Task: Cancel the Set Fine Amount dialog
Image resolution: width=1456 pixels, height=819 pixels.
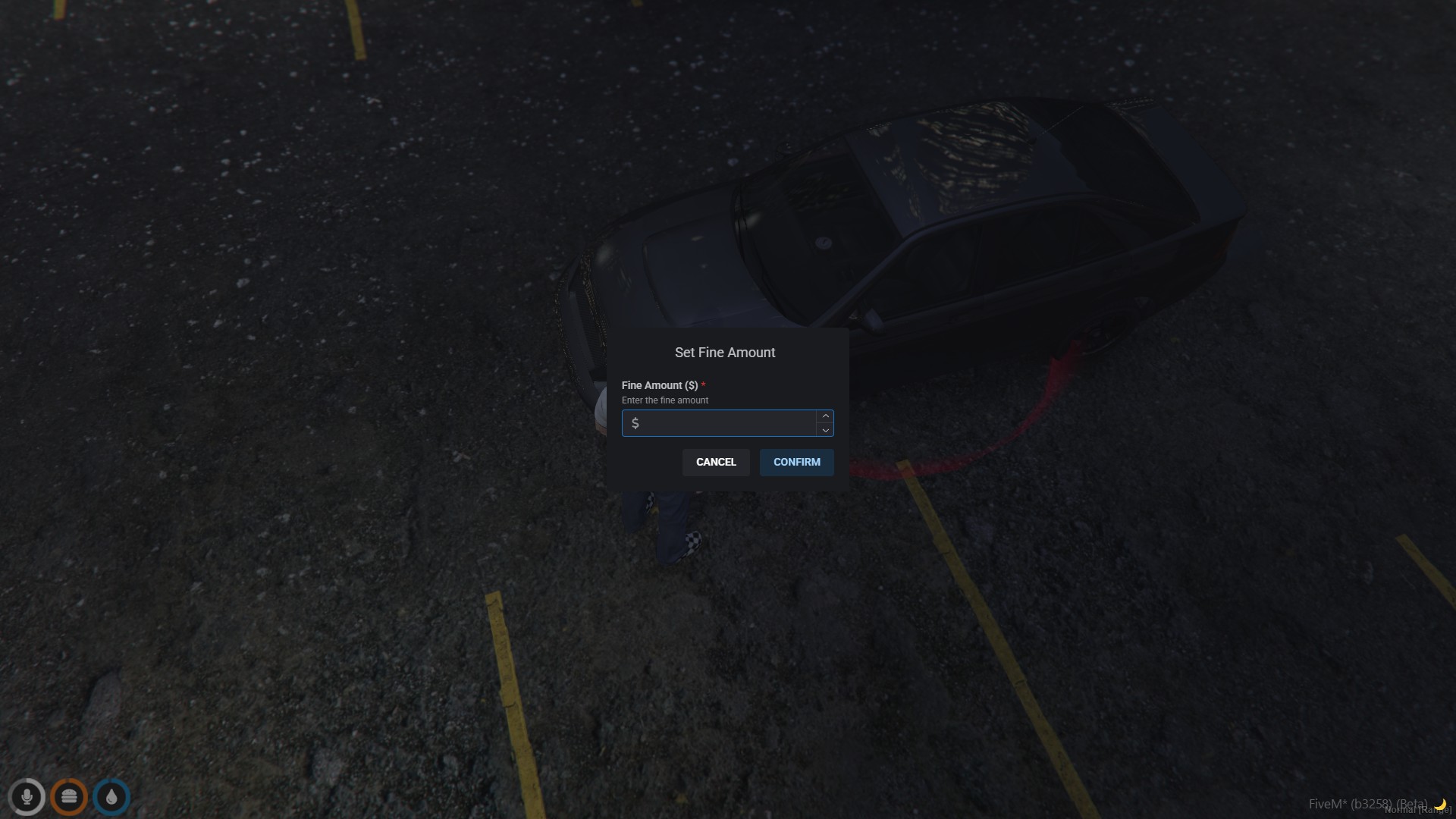Action: coord(716,462)
